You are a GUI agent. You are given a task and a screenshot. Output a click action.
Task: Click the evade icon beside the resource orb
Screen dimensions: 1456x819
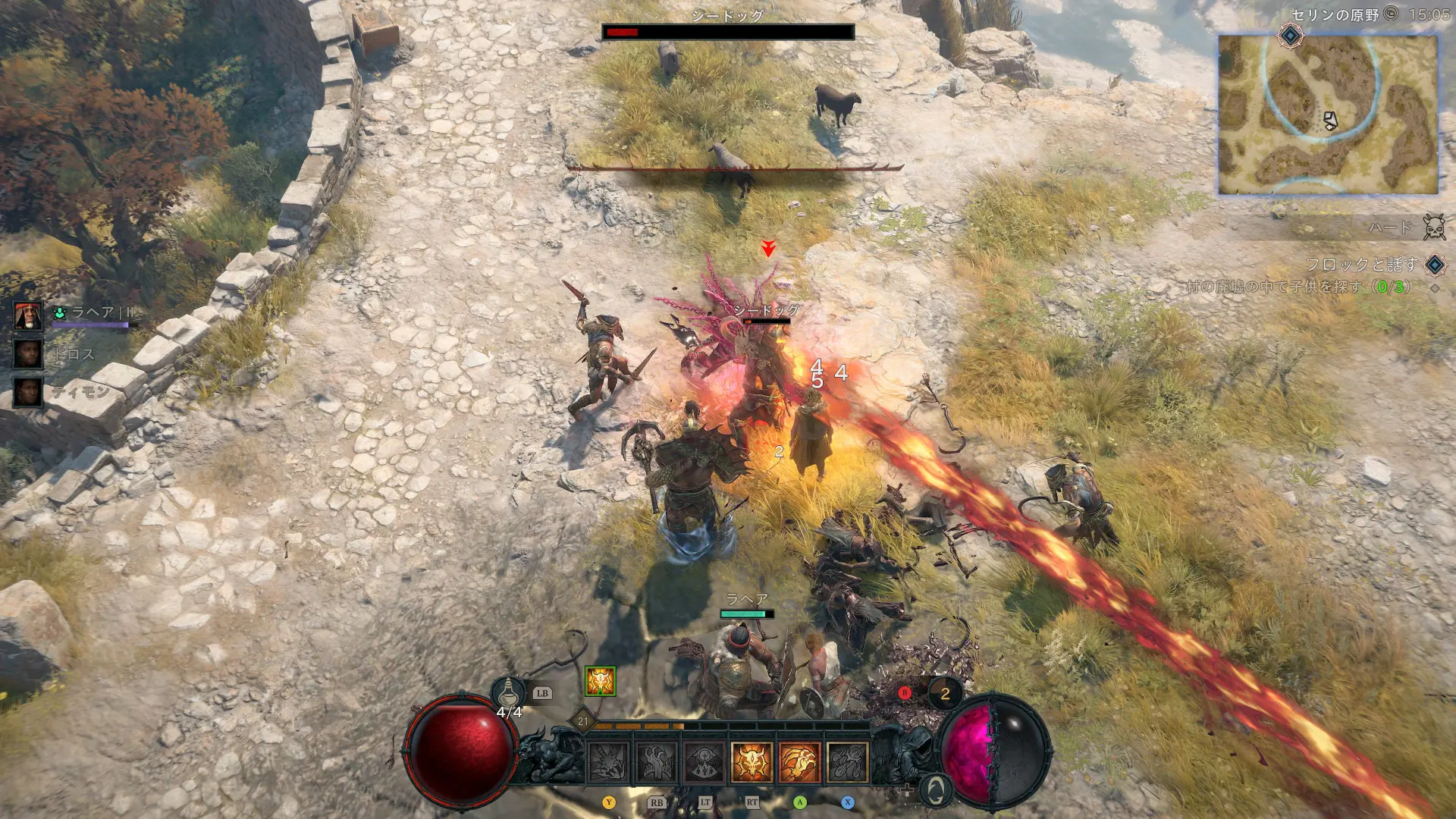(x=936, y=789)
